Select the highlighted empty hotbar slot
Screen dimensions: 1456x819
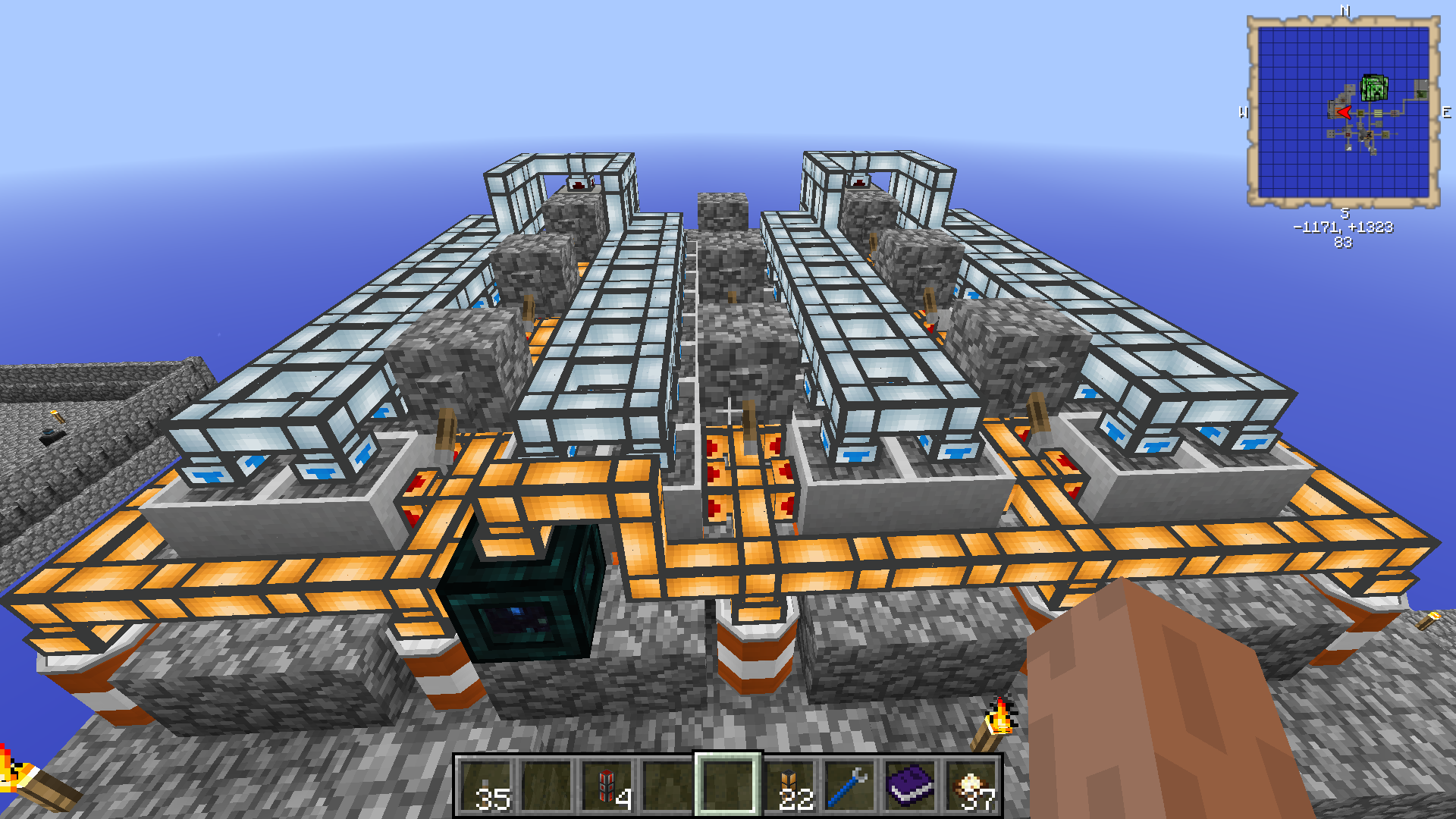tap(728, 786)
